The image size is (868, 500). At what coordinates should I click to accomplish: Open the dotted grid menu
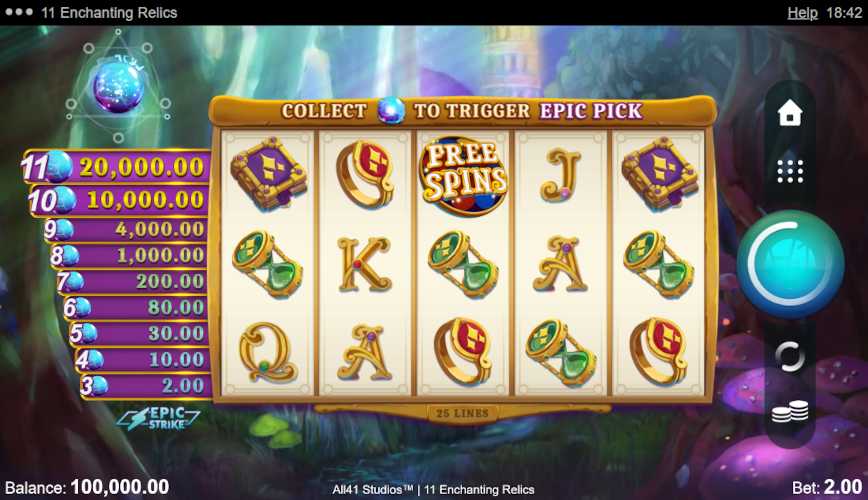pos(790,170)
